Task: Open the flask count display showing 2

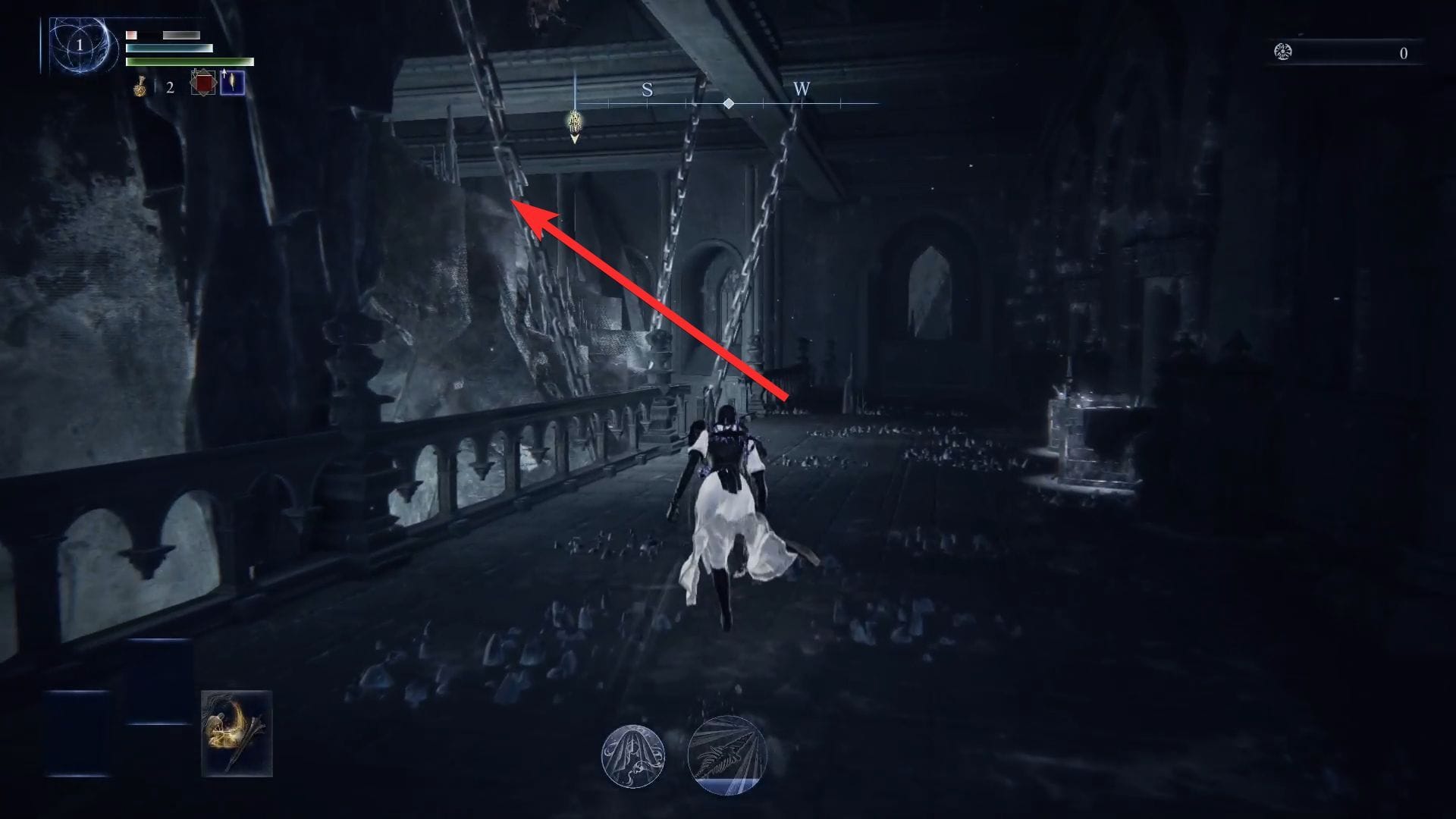Action: 170,86
